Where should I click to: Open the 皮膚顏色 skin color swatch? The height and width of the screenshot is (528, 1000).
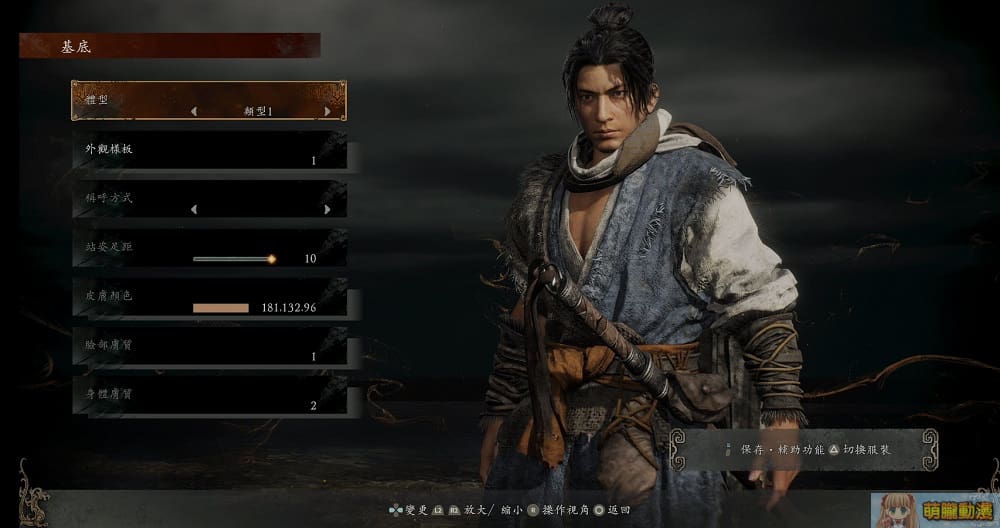pos(221,308)
